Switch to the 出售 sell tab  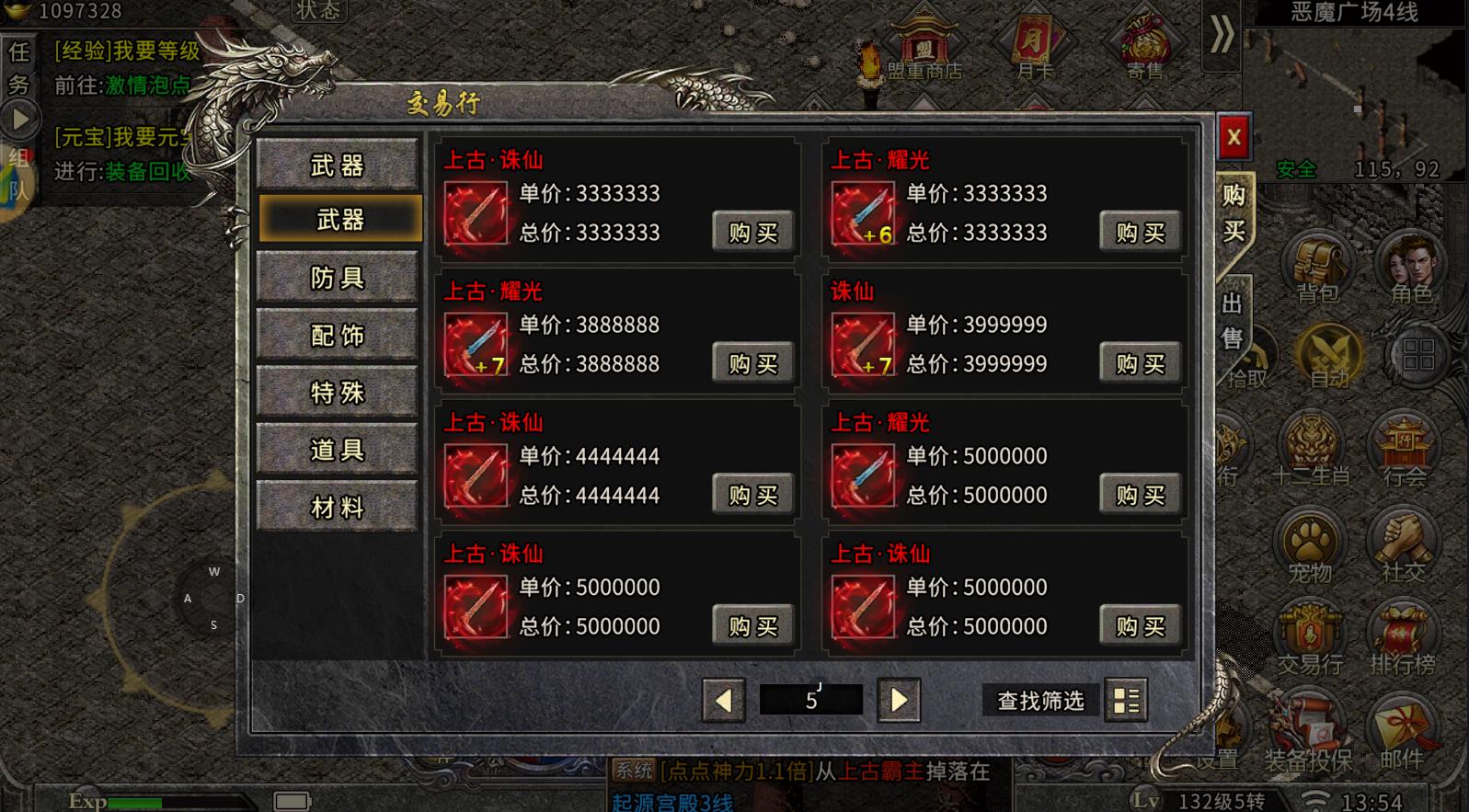1233,320
